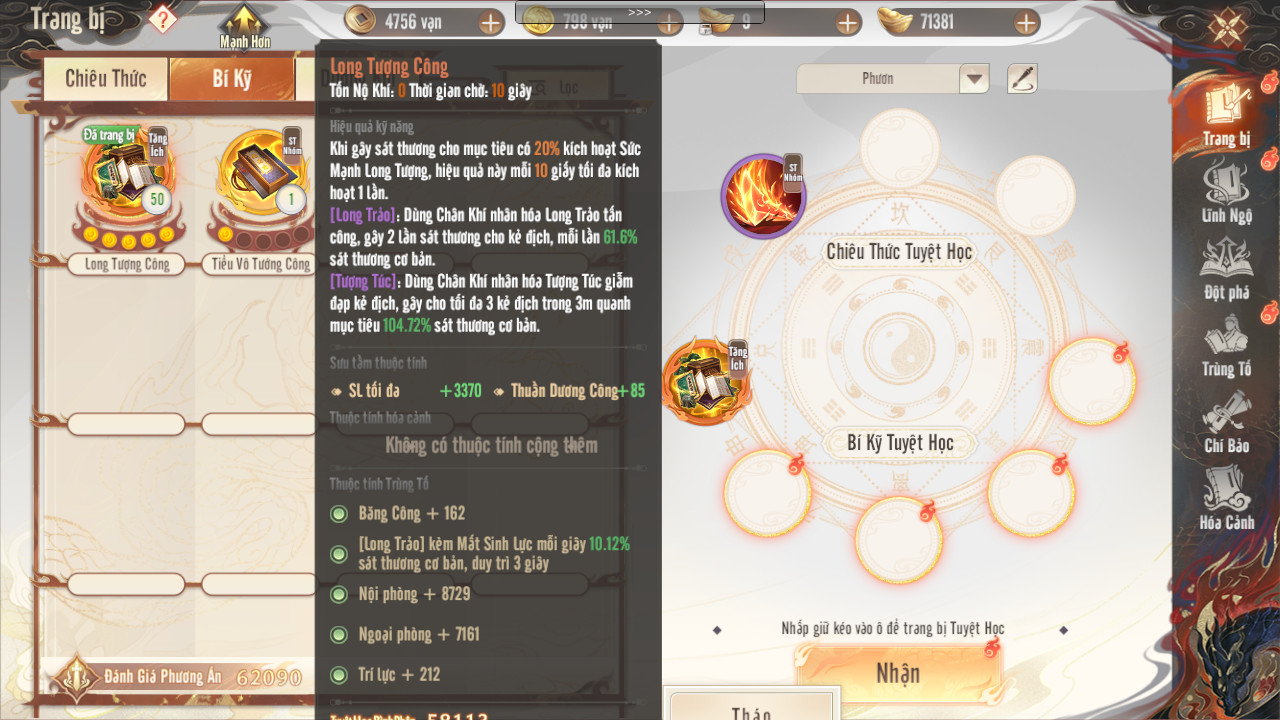Select the equipped book in the Bí Kỹ ring
Viewport: 1280px width, 720px height.
pyautogui.click(x=704, y=381)
